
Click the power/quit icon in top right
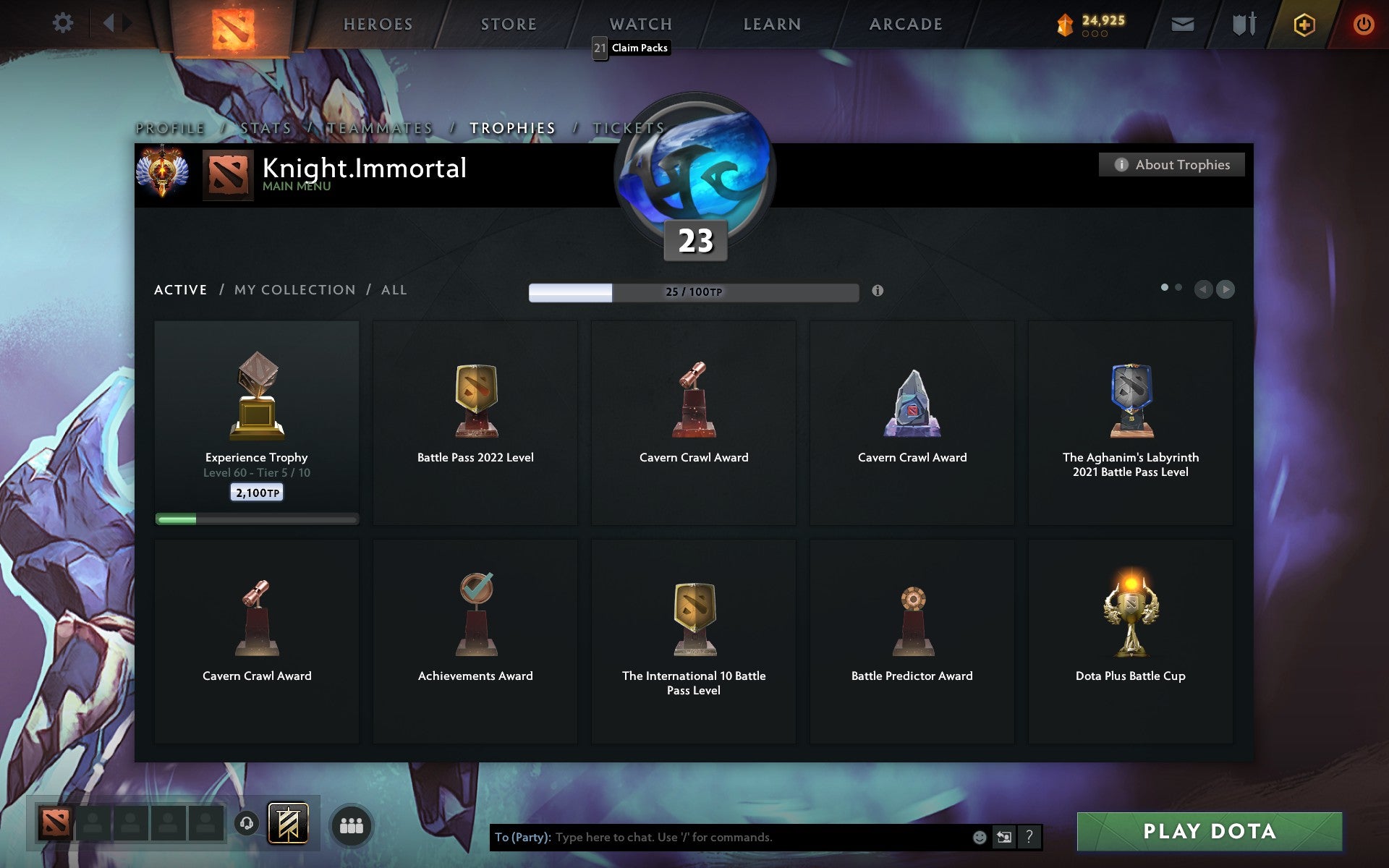pyautogui.click(x=1363, y=22)
